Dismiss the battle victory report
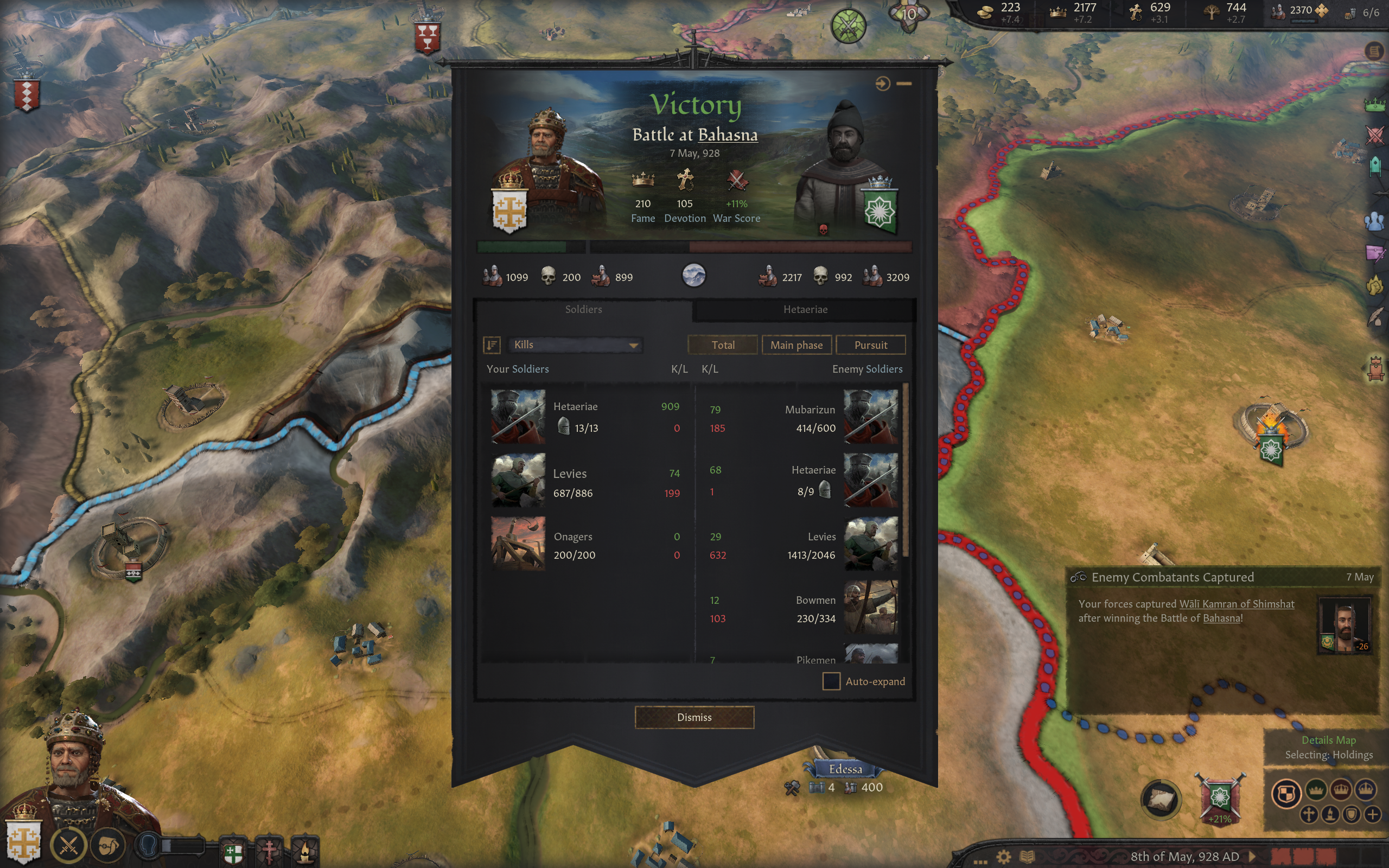Image resolution: width=1389 pixels, height=868 pixels. pyautogui.click(x=694, y=717)
